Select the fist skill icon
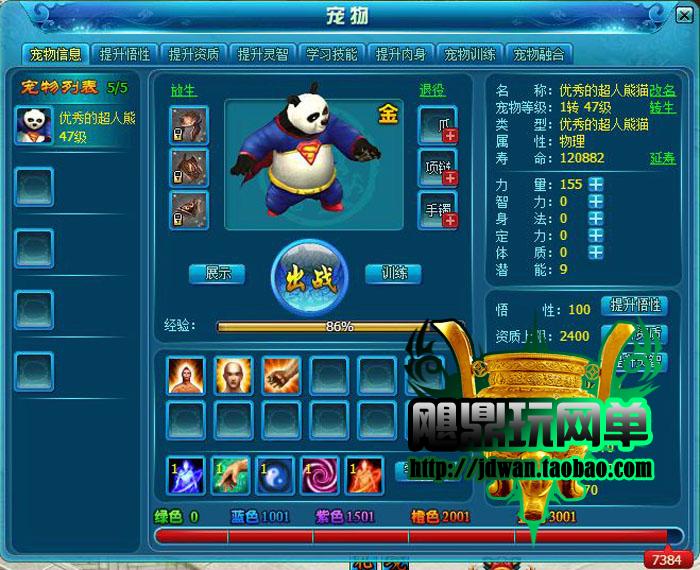This screenshot has width=700, height=570. (x=282, y=376)
